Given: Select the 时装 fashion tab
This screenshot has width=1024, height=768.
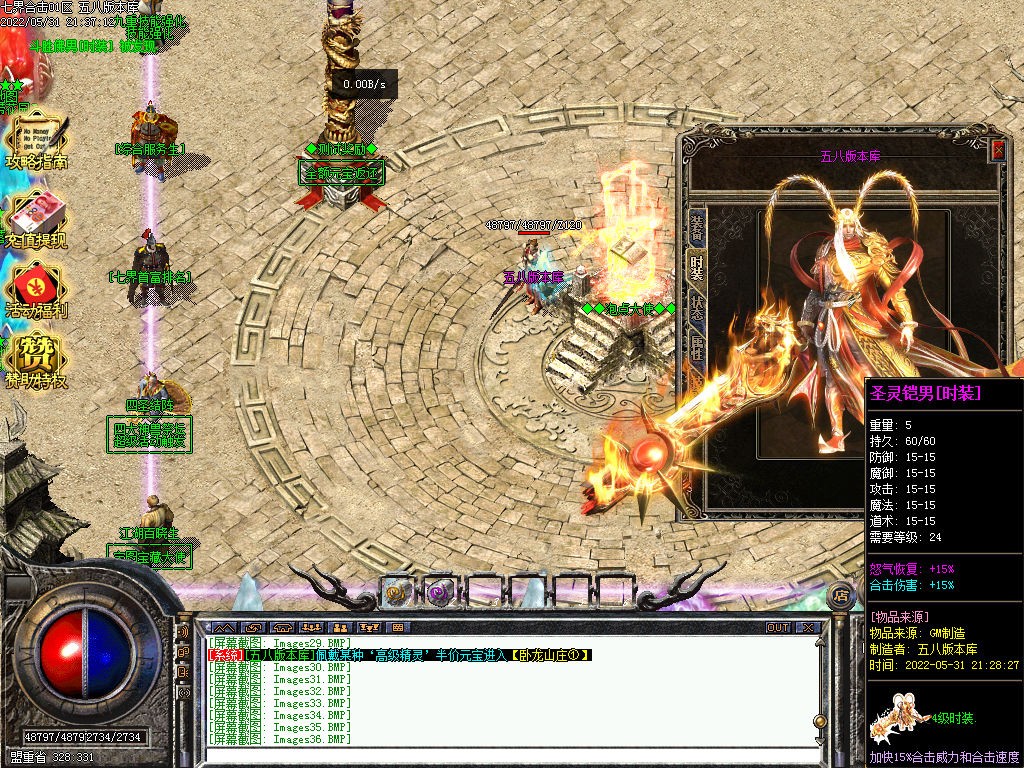Looking at the screenshot, I should (697, 268).
